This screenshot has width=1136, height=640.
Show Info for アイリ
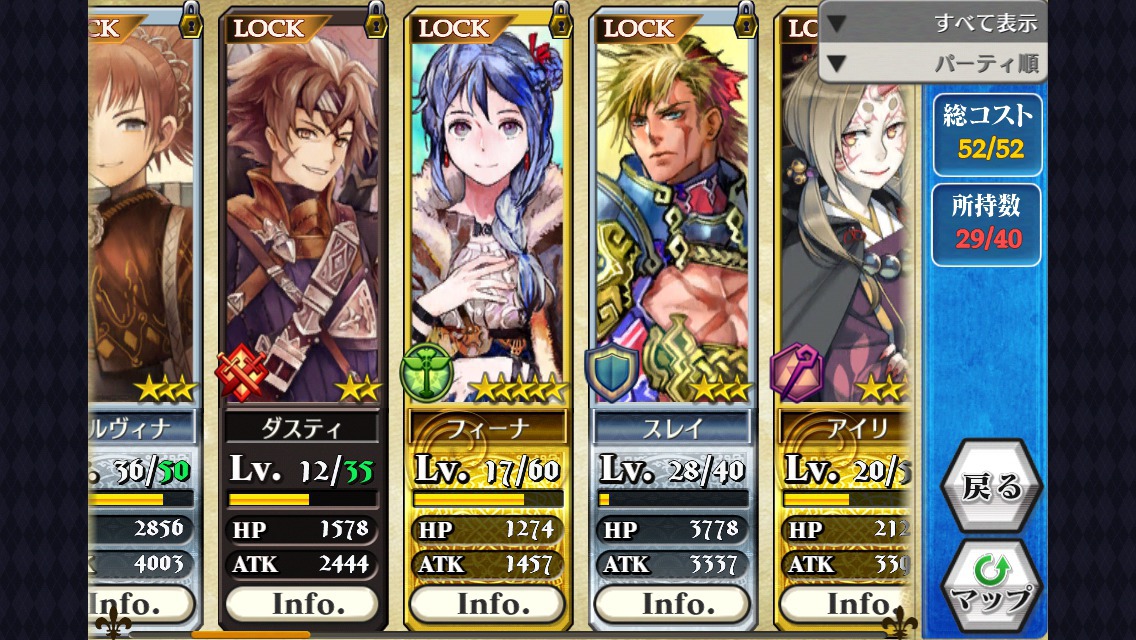coord(845,604)
